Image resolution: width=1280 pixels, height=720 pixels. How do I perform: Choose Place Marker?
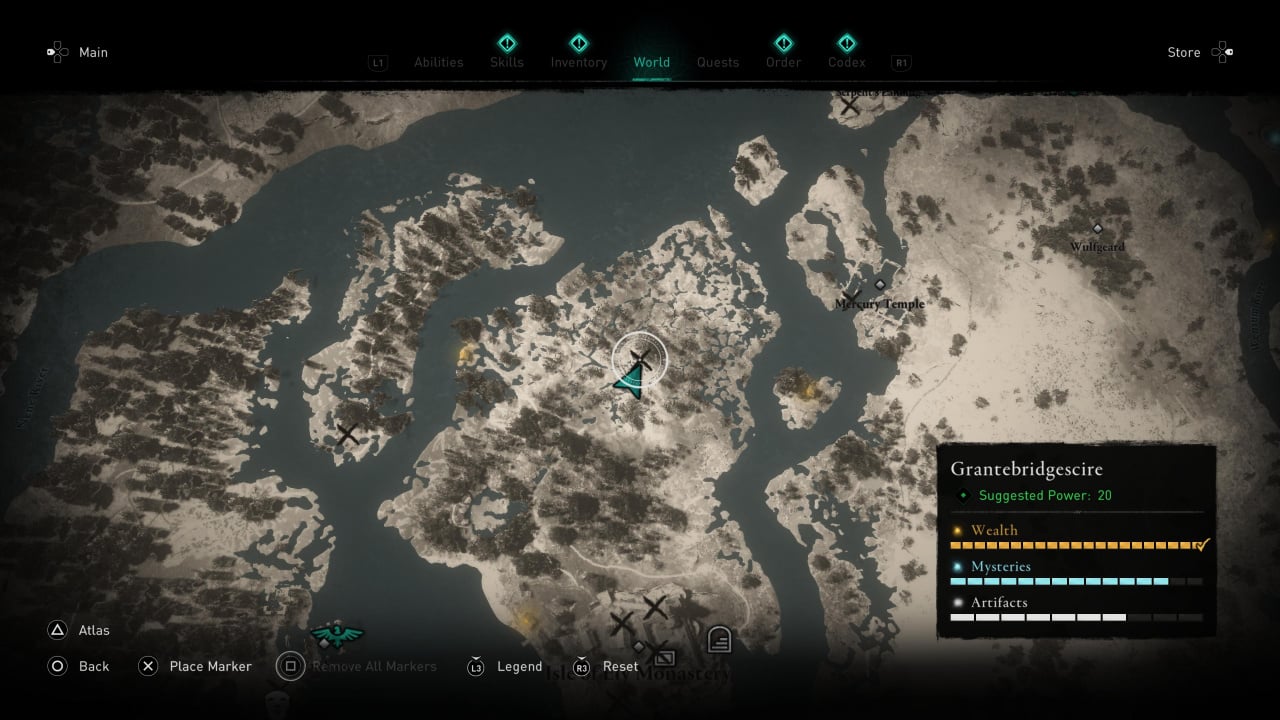tap(210, 666)
